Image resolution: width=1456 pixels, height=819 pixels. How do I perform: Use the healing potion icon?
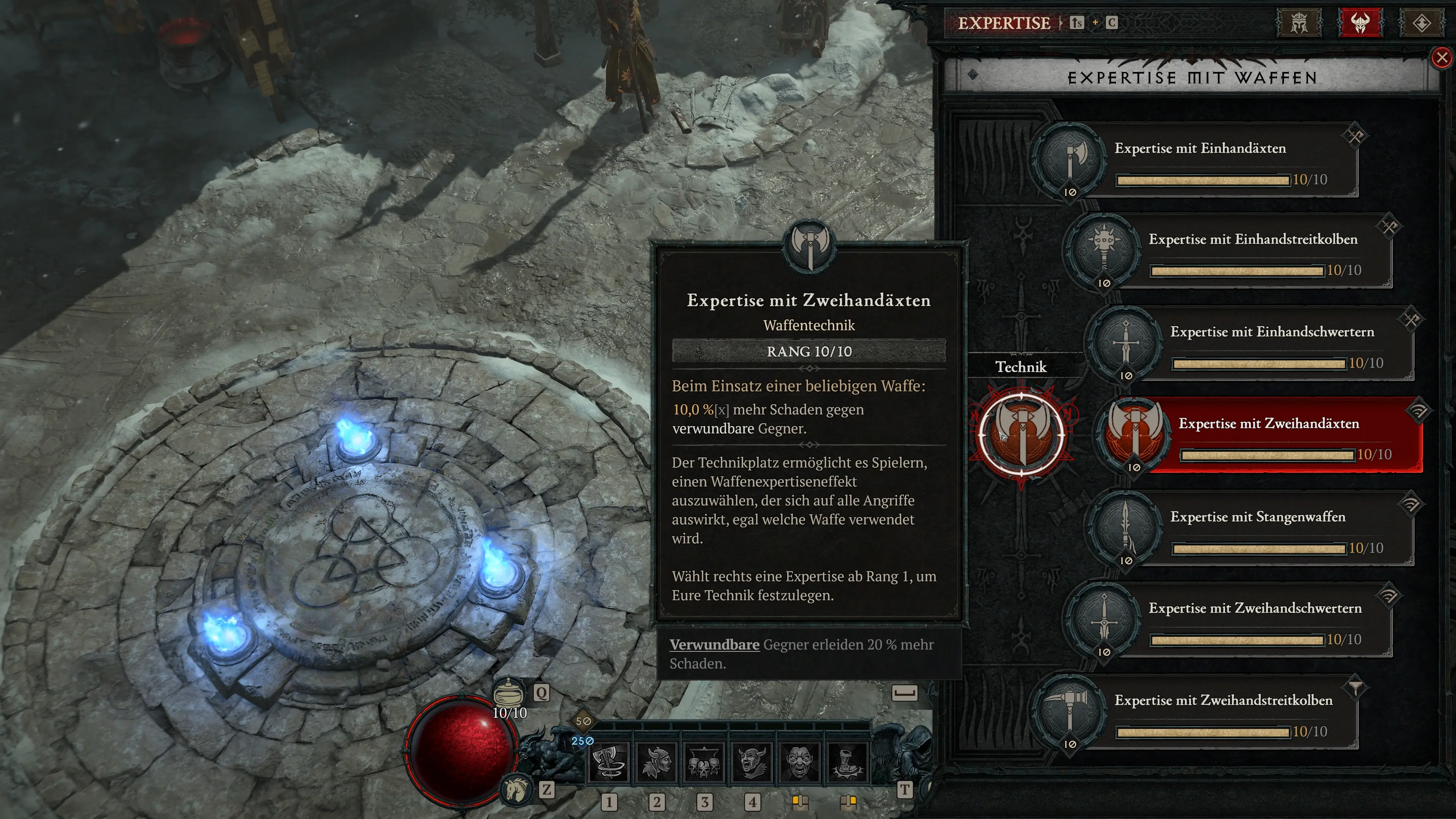(x=509, y=692)
